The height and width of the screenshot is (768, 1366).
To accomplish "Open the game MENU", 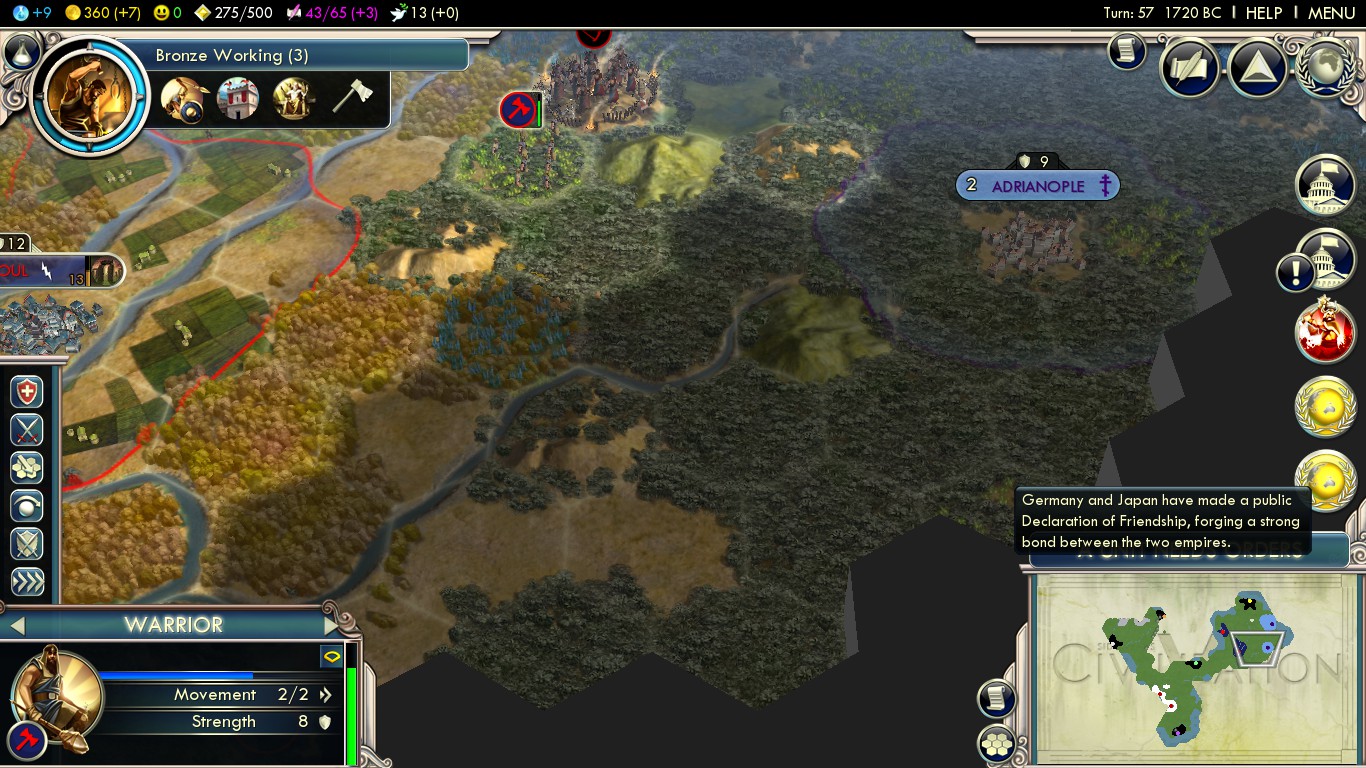I will pyautogui.click(x=1331, y=13).
